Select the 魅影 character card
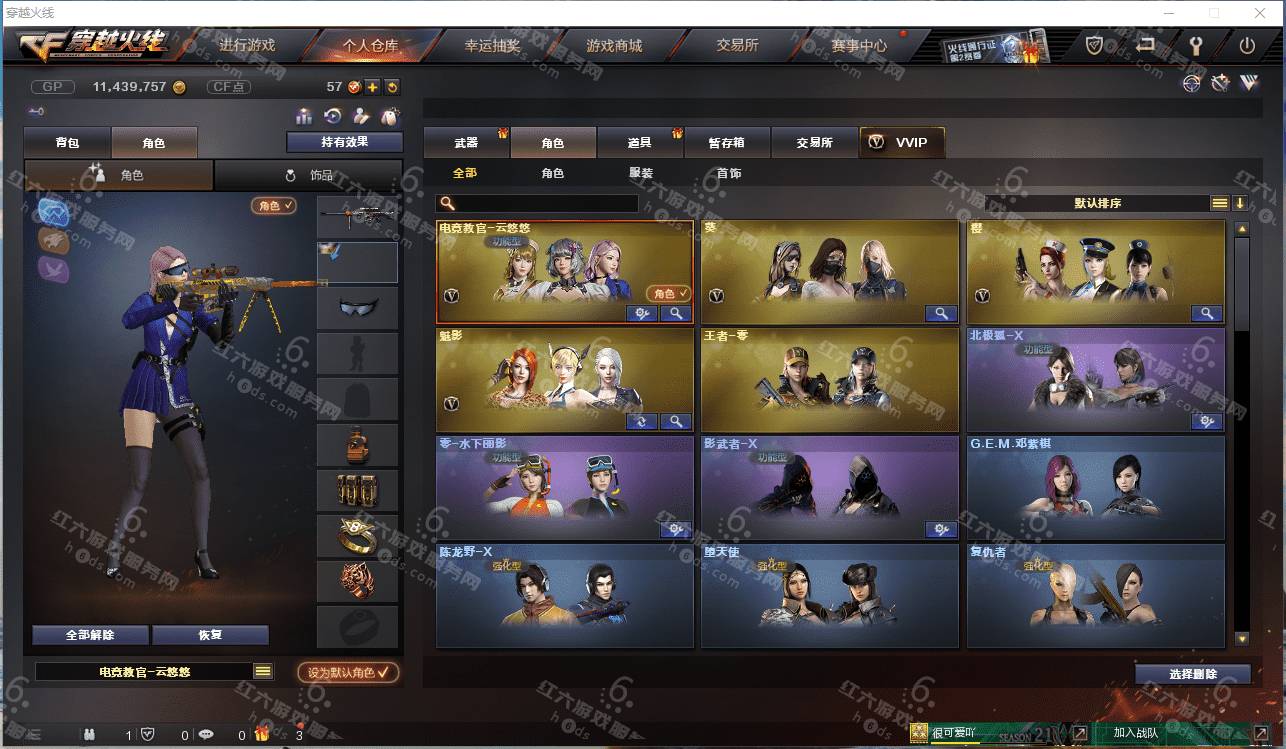The image size is (1286, 749). 565,380
